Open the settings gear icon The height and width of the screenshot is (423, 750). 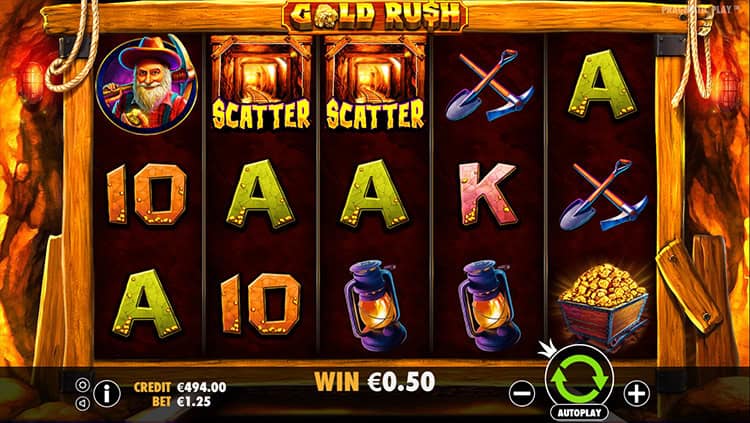tap(83, 384)
